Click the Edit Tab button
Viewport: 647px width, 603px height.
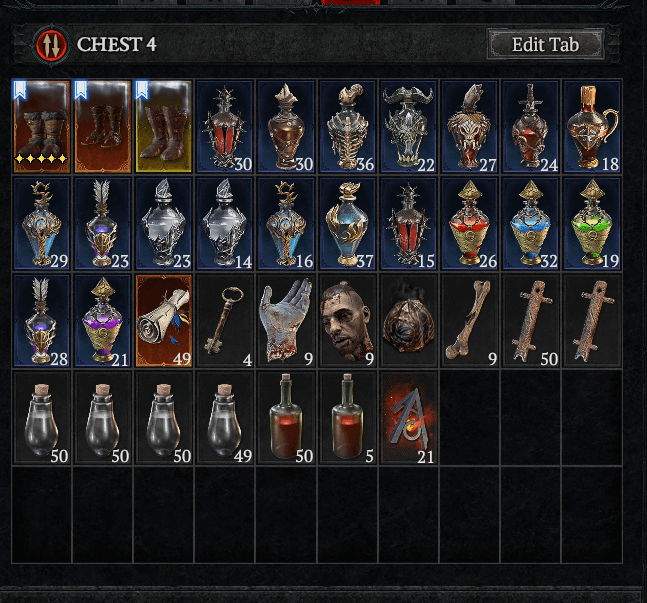(x=545, y=44)
